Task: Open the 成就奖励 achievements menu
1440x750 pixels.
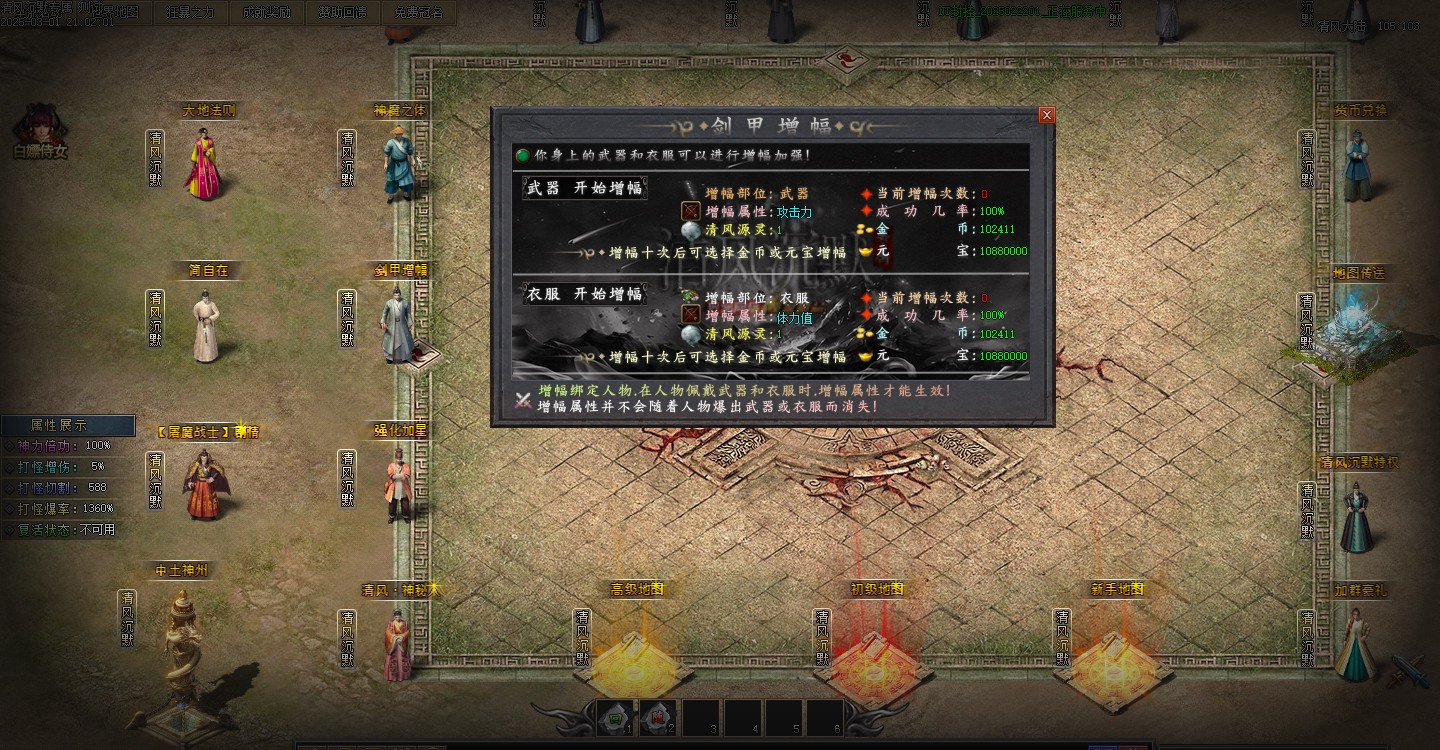Action: pos(266,13)
